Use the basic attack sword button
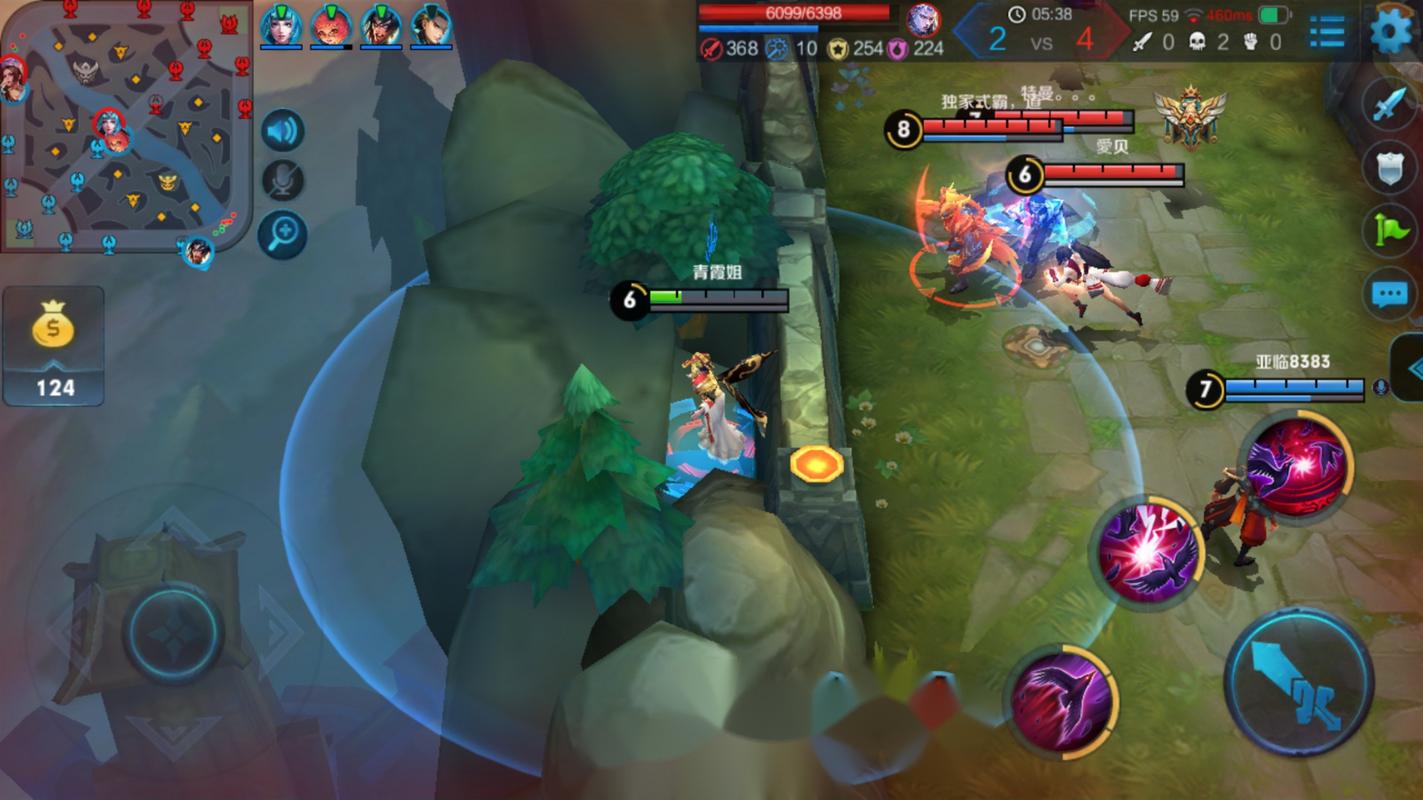Screen dimensions: 1423x800 coord(1299,681)
